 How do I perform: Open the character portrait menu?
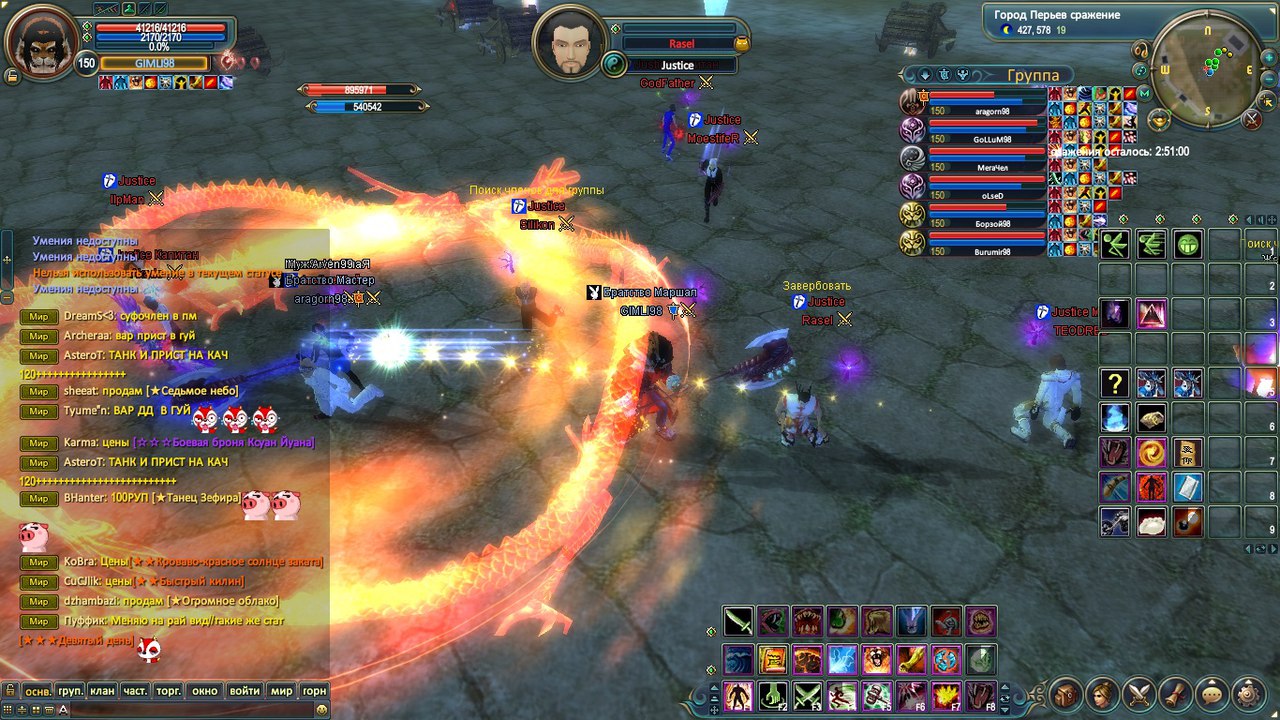(1103, 692)
